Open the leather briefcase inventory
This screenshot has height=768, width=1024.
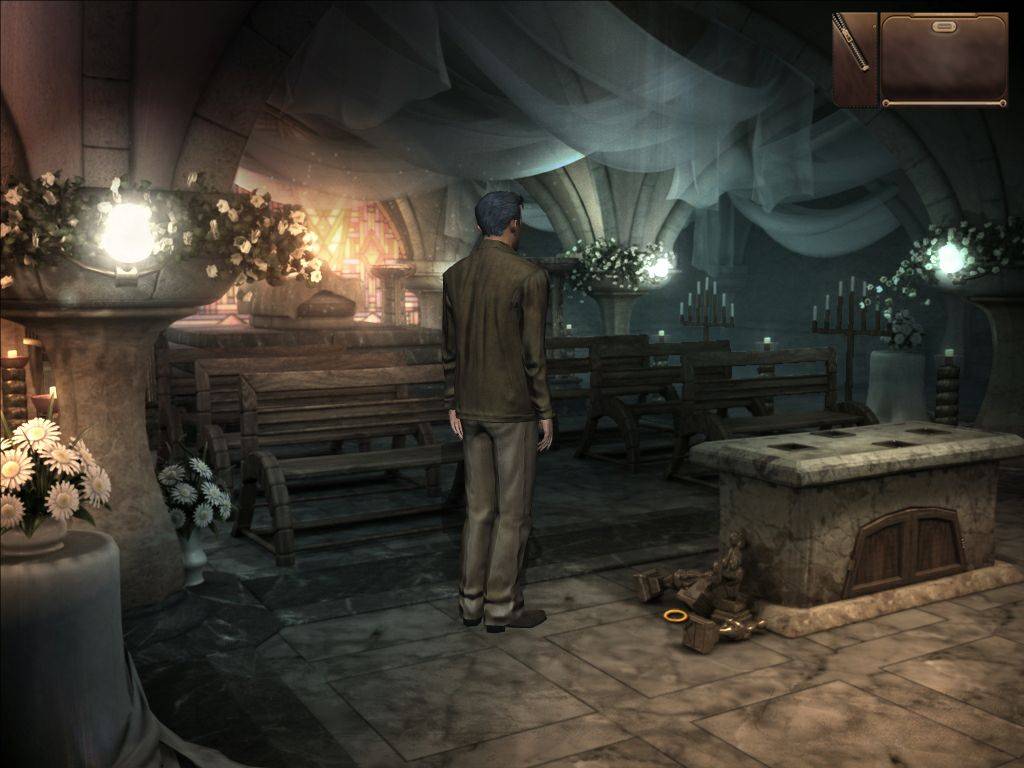(x=943, y=60)
